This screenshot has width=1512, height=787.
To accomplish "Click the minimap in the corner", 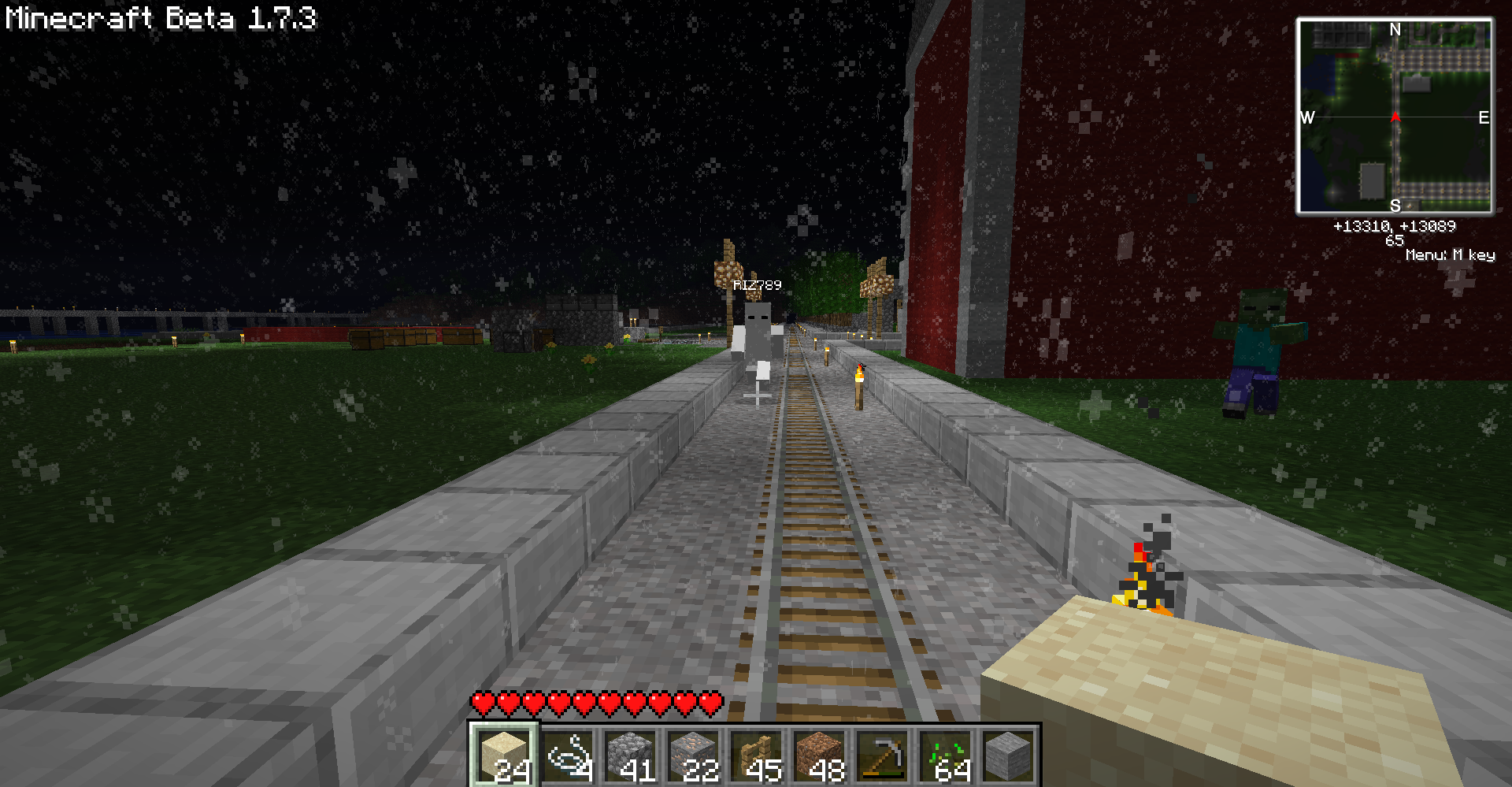I will [x=1395, y=117].
